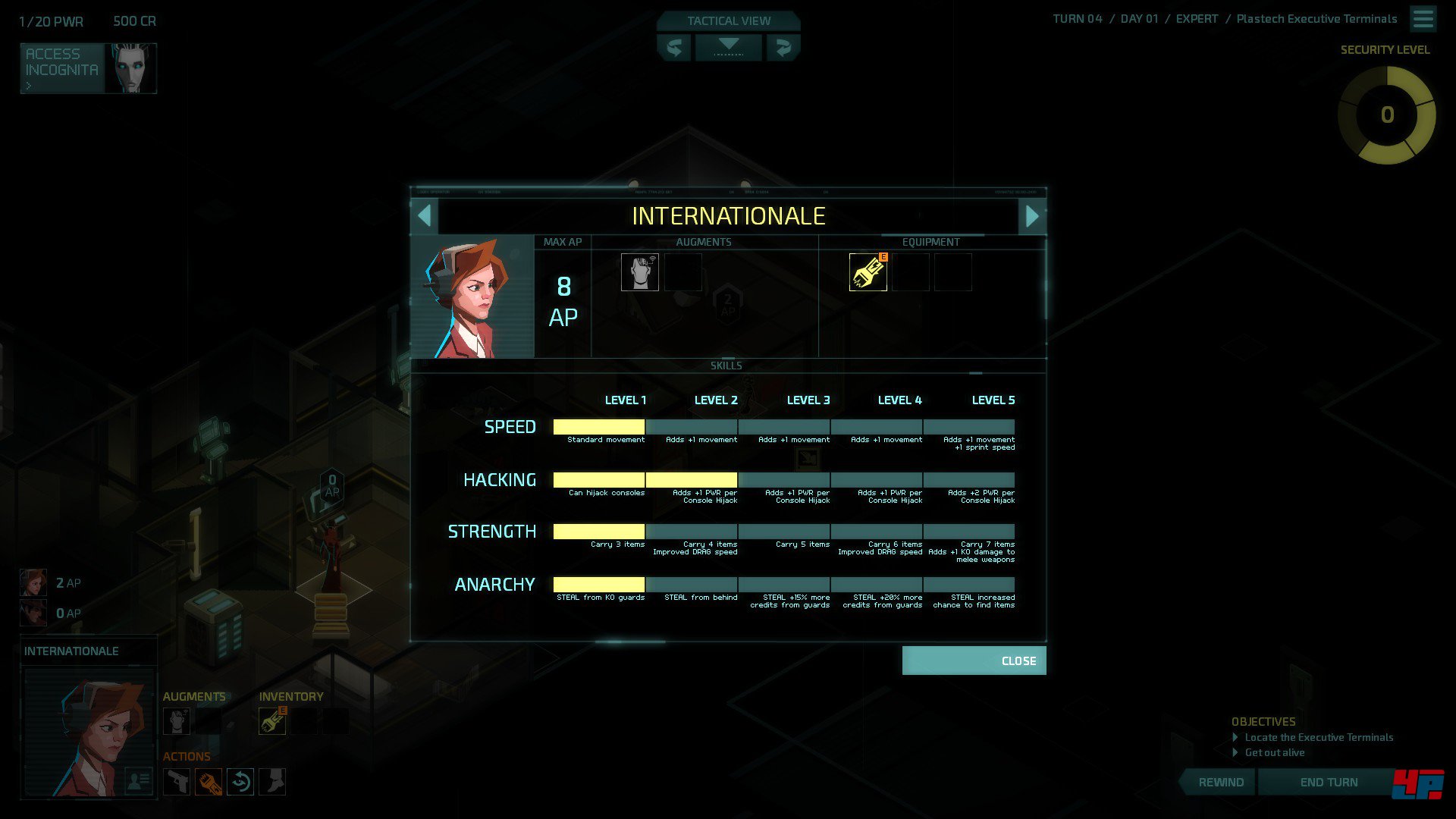This screenshot has height=819, width=1456.
Task: Show the next agent with right arrow
Action: (1032, 216)
